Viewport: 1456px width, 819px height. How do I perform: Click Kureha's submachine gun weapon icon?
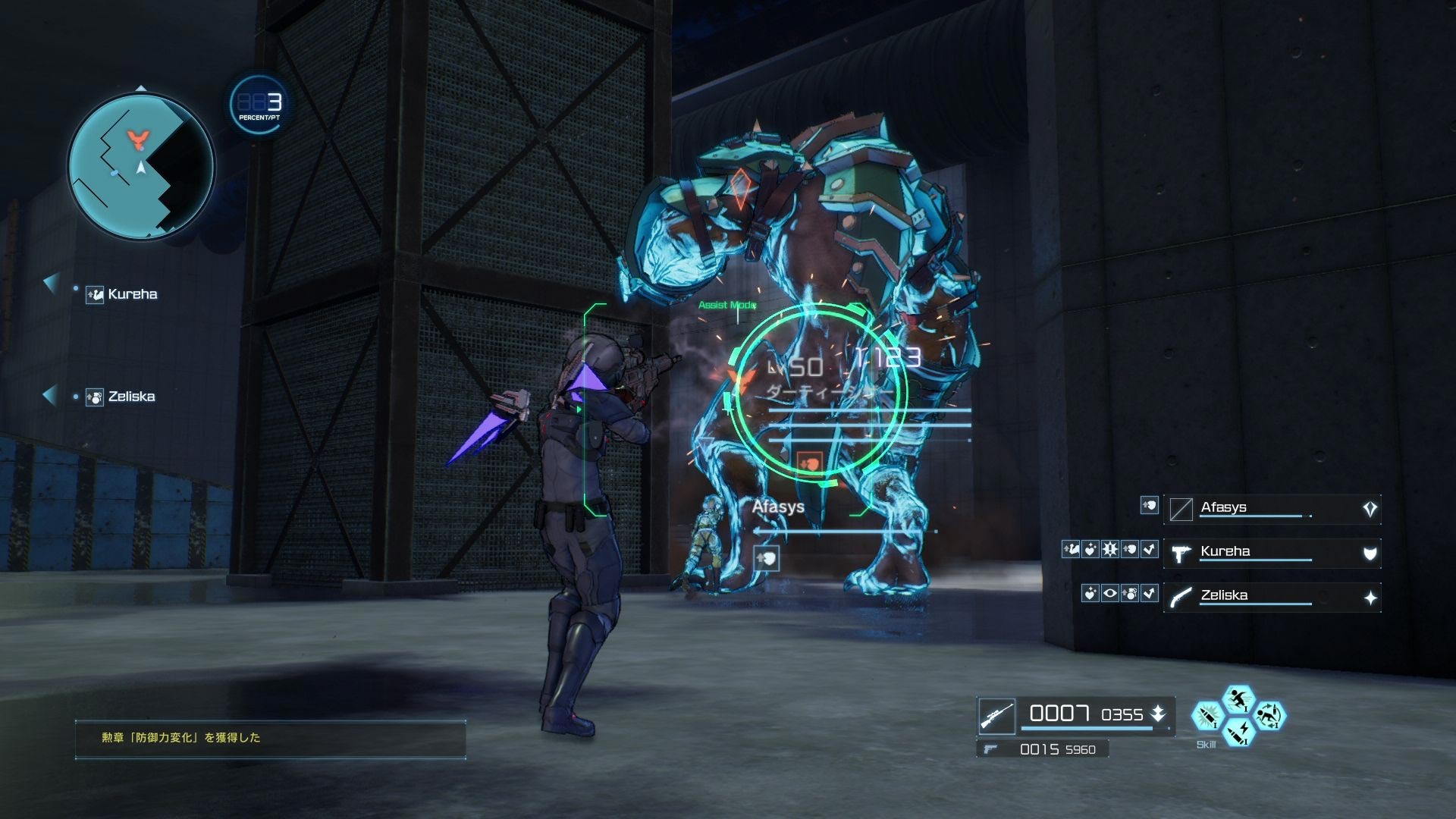(1181, 554)
